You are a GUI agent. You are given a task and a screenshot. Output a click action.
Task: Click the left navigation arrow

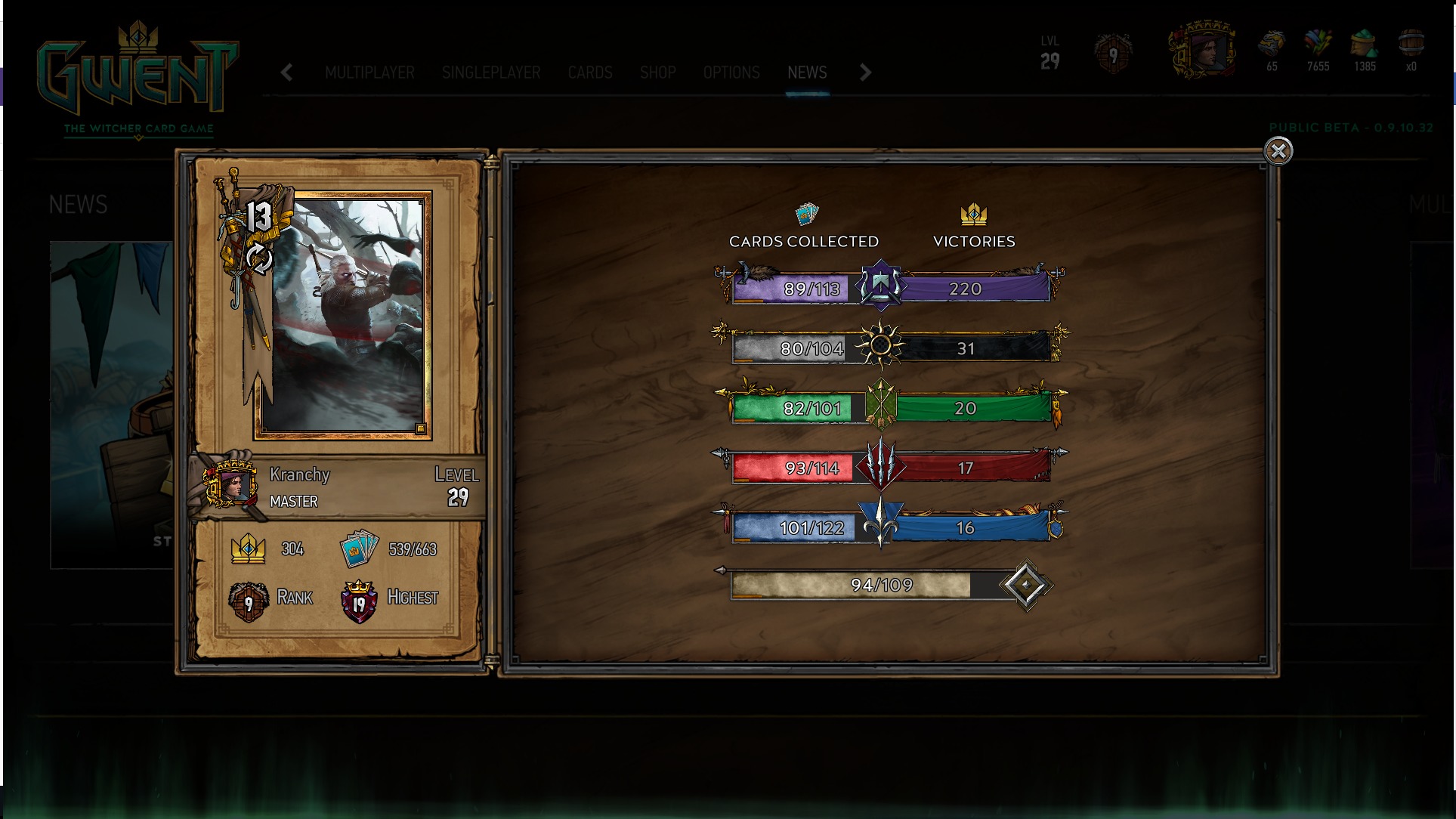(286, 73)
